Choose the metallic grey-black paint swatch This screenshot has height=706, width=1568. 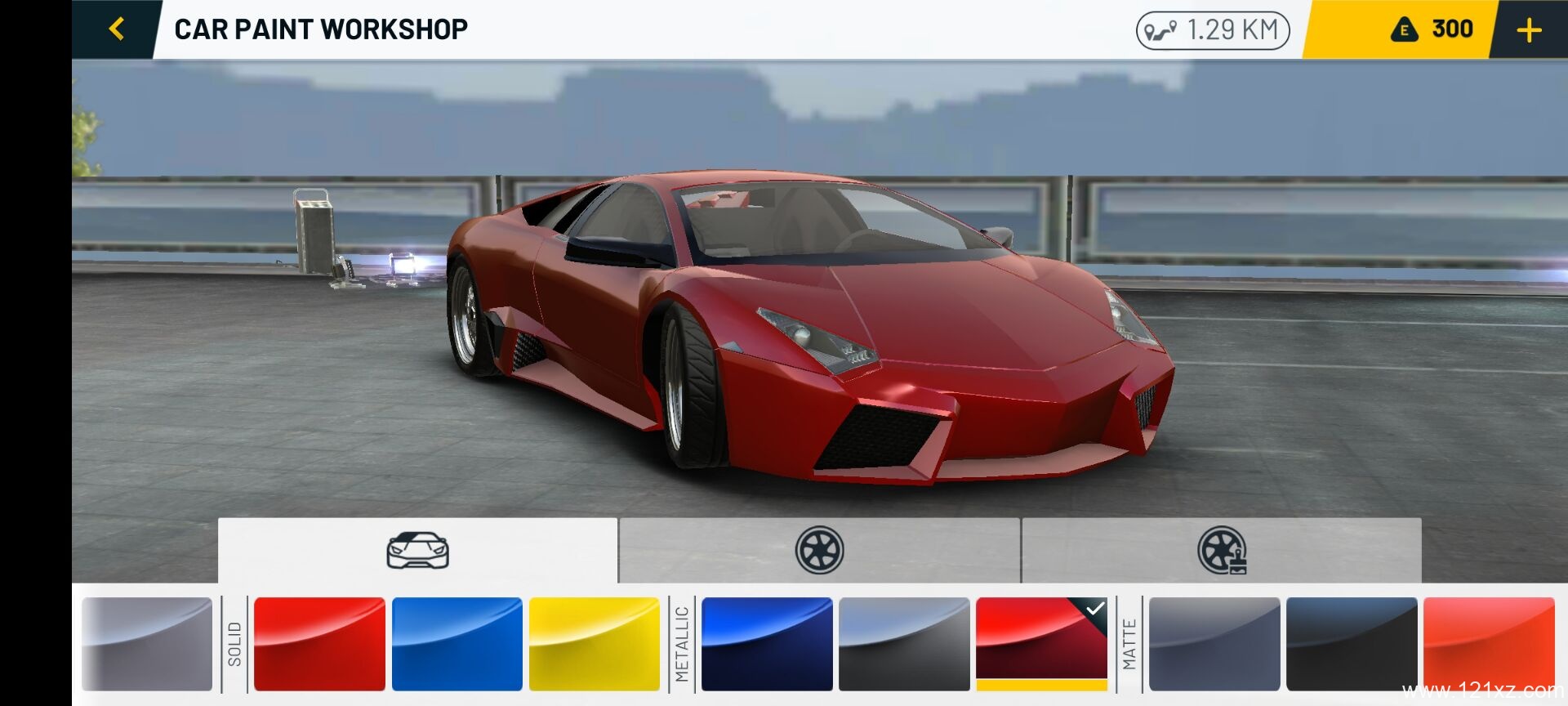(x=904, y=644)
